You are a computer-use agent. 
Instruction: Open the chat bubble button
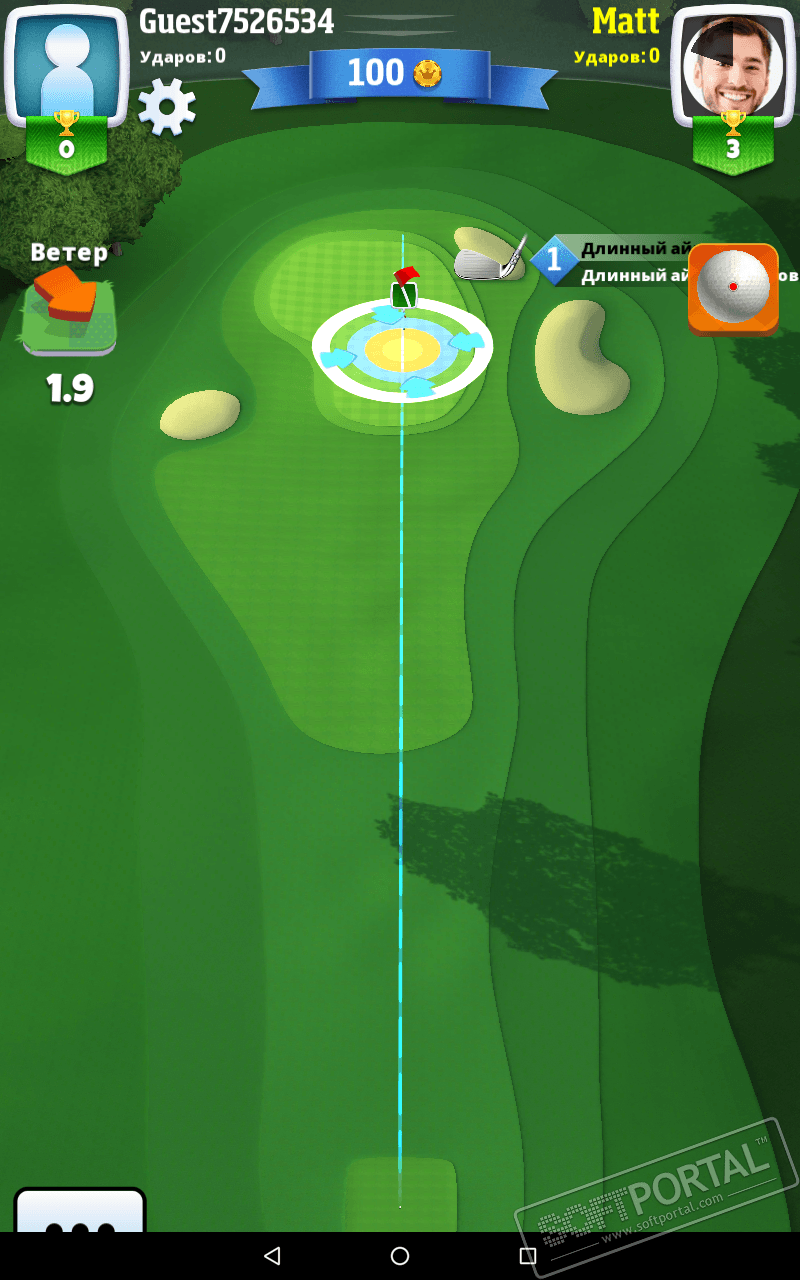(x=80, y=1212)
